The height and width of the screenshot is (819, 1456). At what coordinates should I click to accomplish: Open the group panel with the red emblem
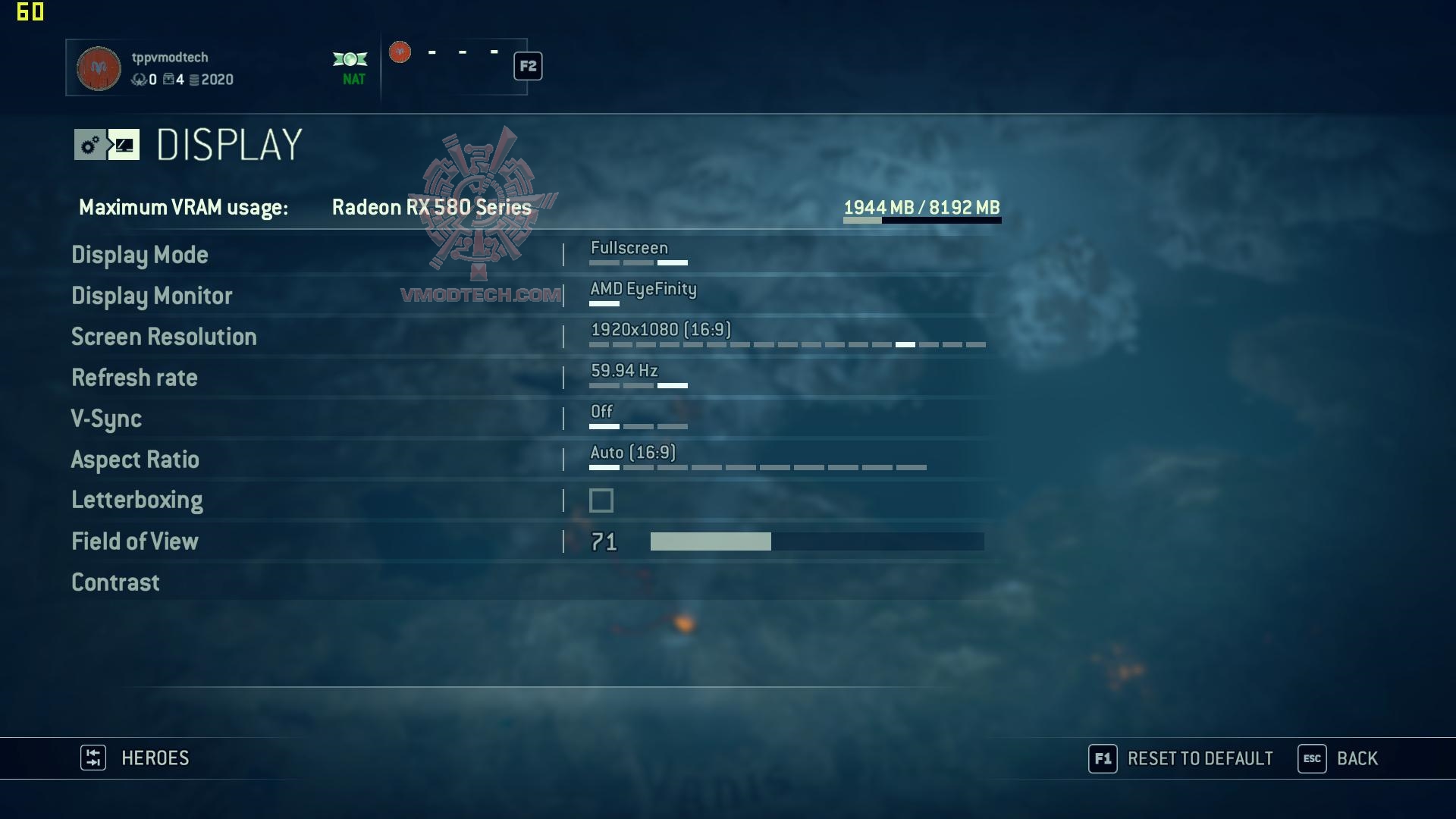400,52
